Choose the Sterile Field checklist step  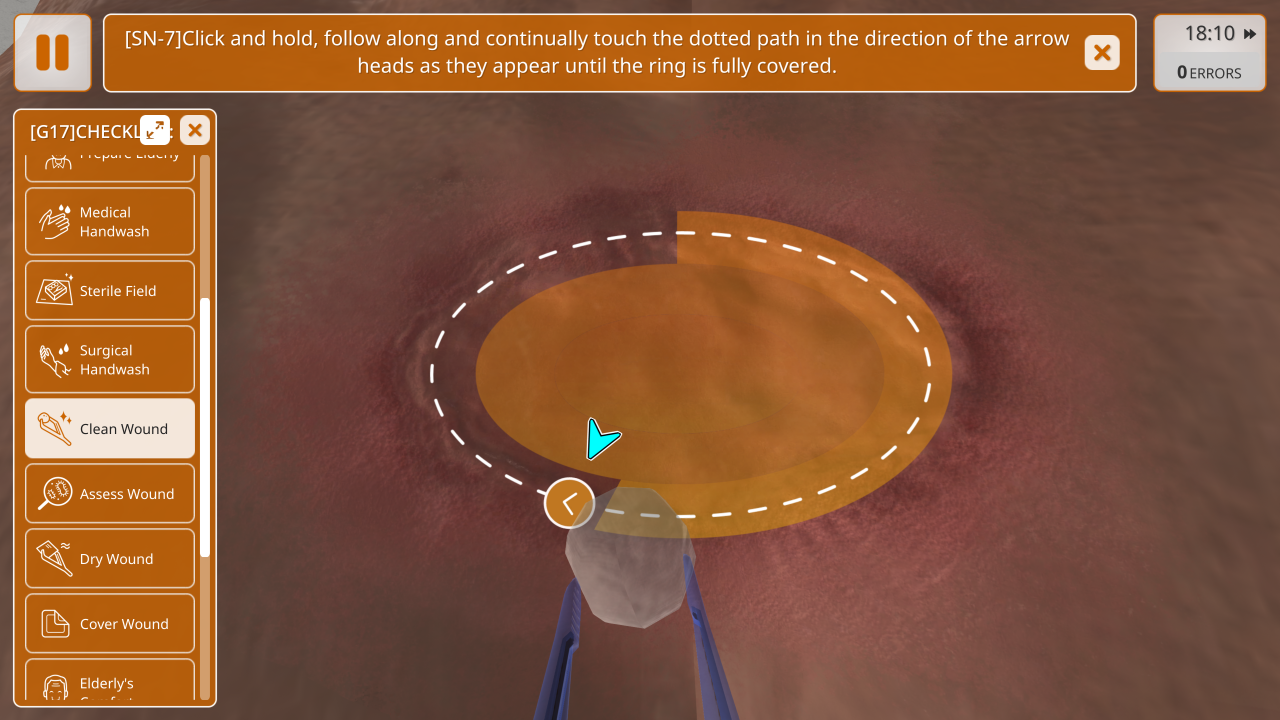click(110, 291)
